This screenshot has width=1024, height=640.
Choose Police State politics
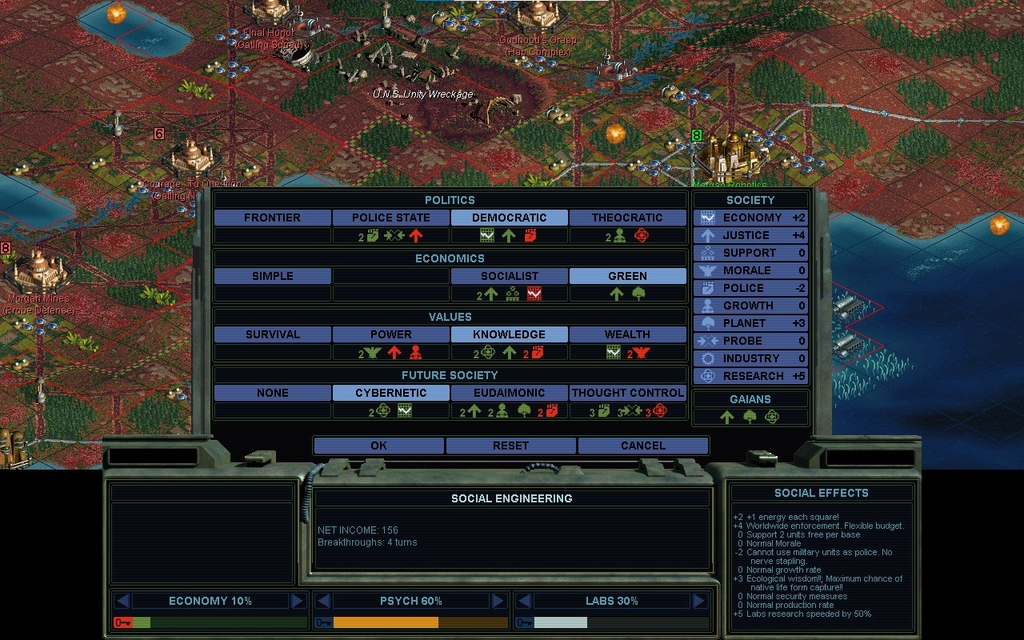tap(390, 218)
